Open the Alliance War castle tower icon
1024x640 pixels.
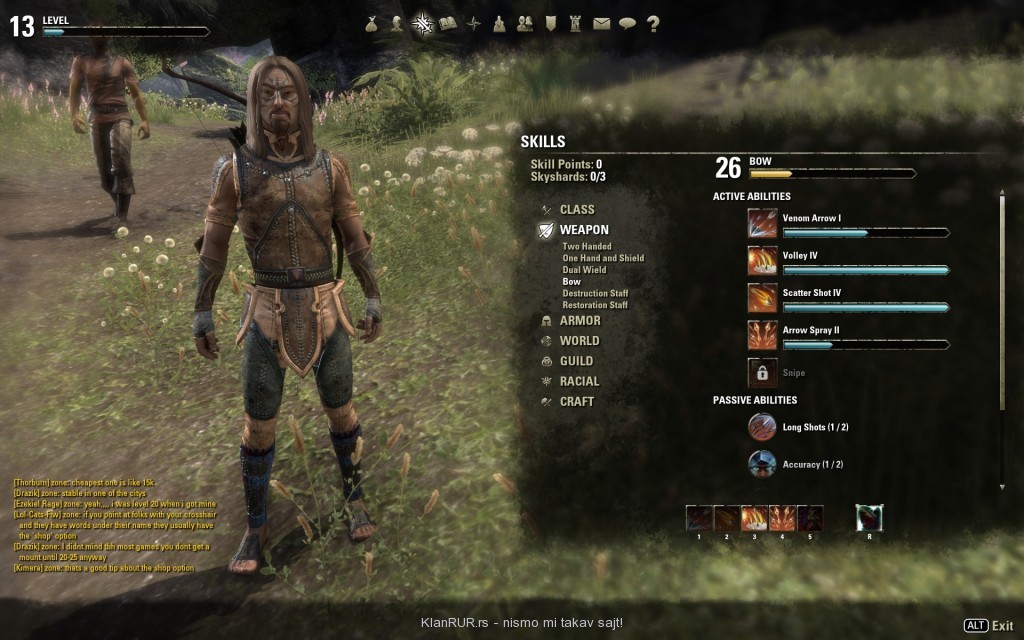click(575, 23)
